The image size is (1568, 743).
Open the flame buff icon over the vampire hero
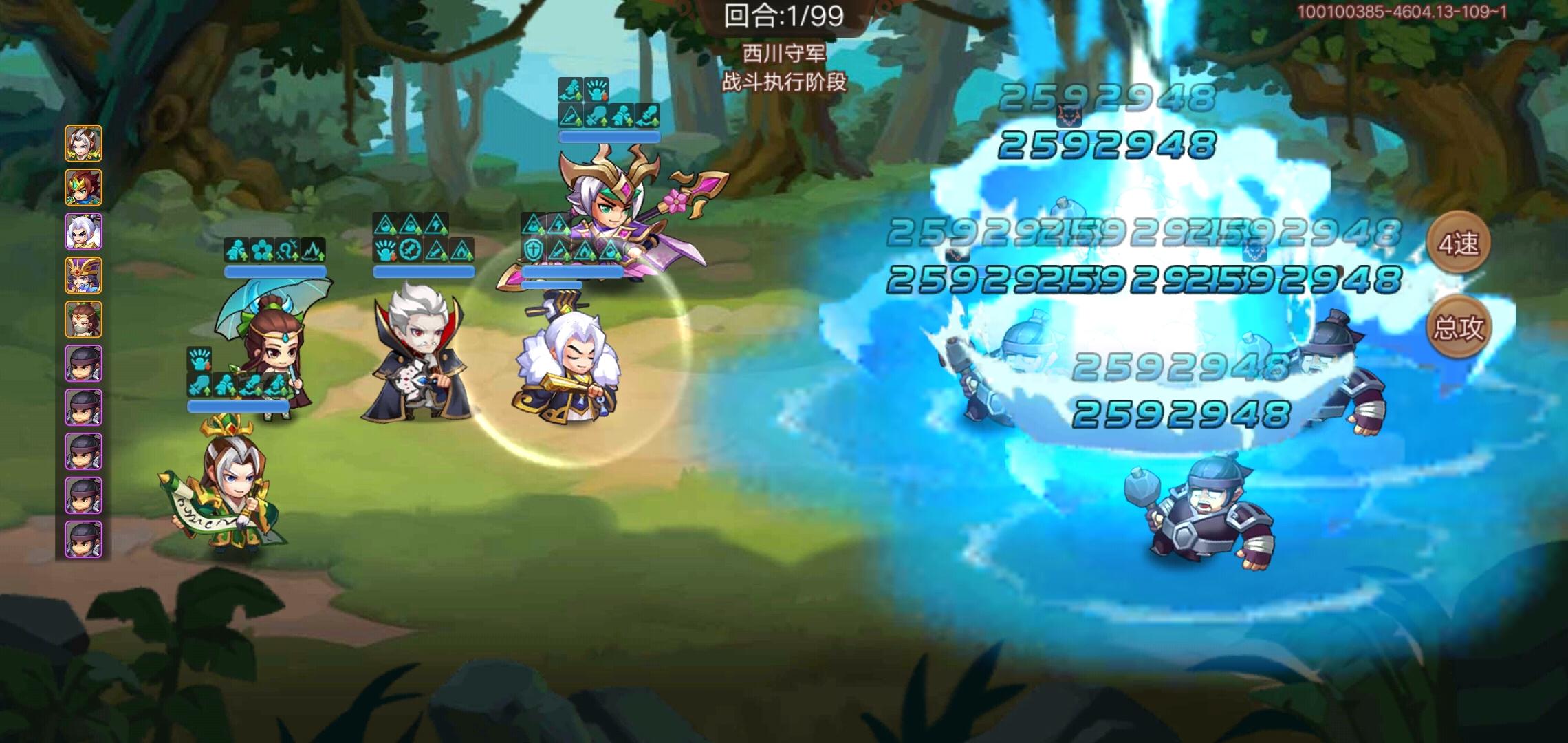pos(462,251)
